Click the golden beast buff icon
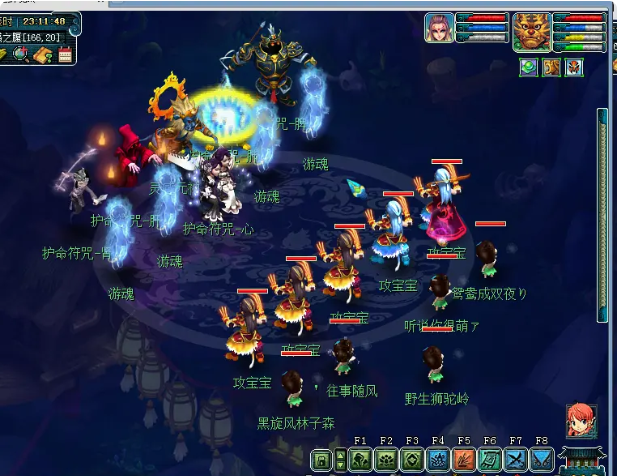Screen dimensions: 617x476 551,67
